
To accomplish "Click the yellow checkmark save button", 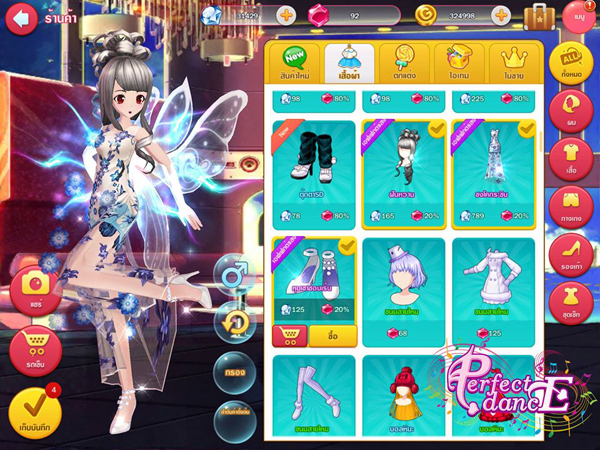I will click(x=35, y=411).
